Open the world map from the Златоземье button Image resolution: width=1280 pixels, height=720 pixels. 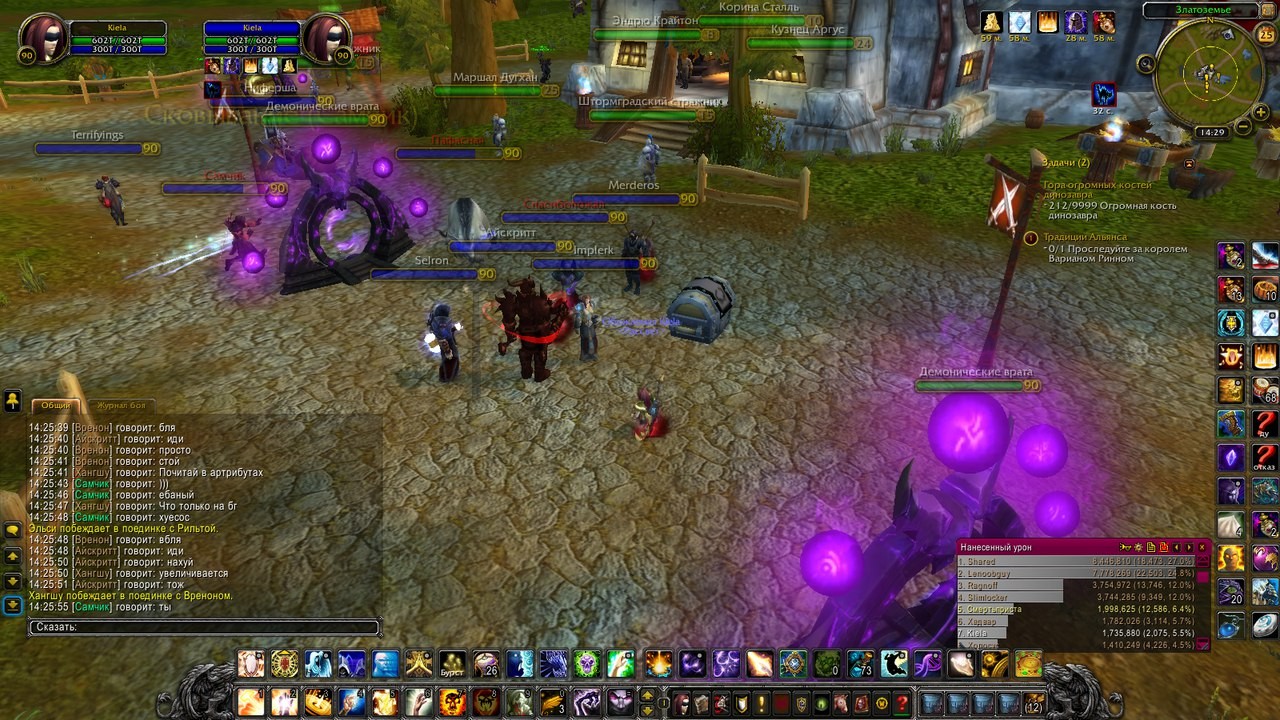click(x=1203, y=10)
